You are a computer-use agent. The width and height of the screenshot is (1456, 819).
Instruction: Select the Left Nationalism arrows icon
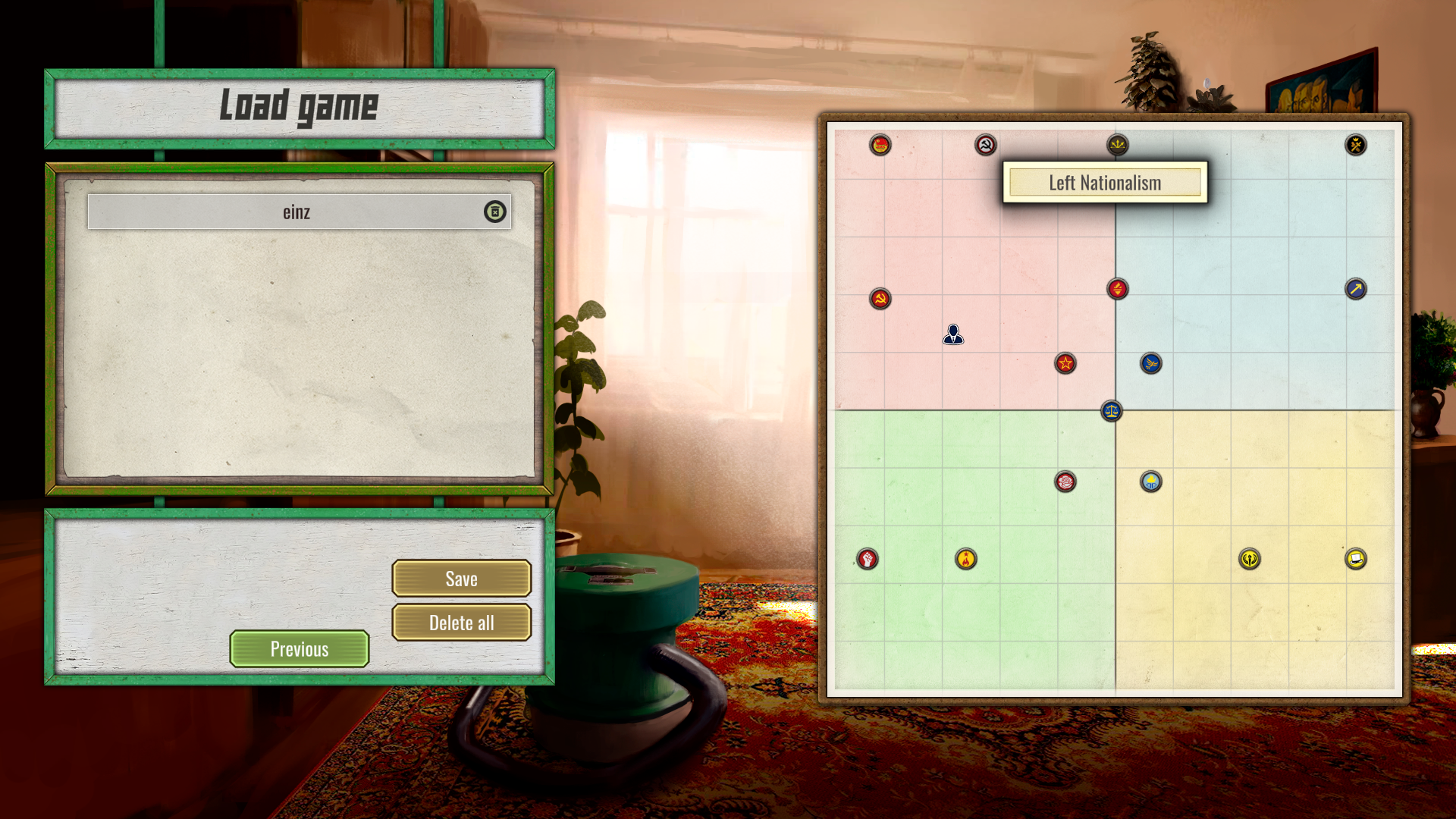tap(1118, 145)
